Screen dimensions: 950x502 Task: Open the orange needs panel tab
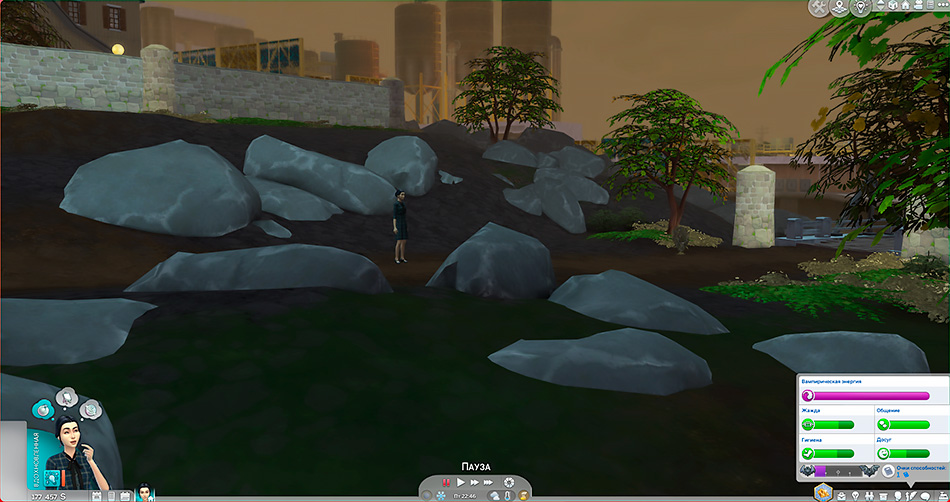pos(822,493)
